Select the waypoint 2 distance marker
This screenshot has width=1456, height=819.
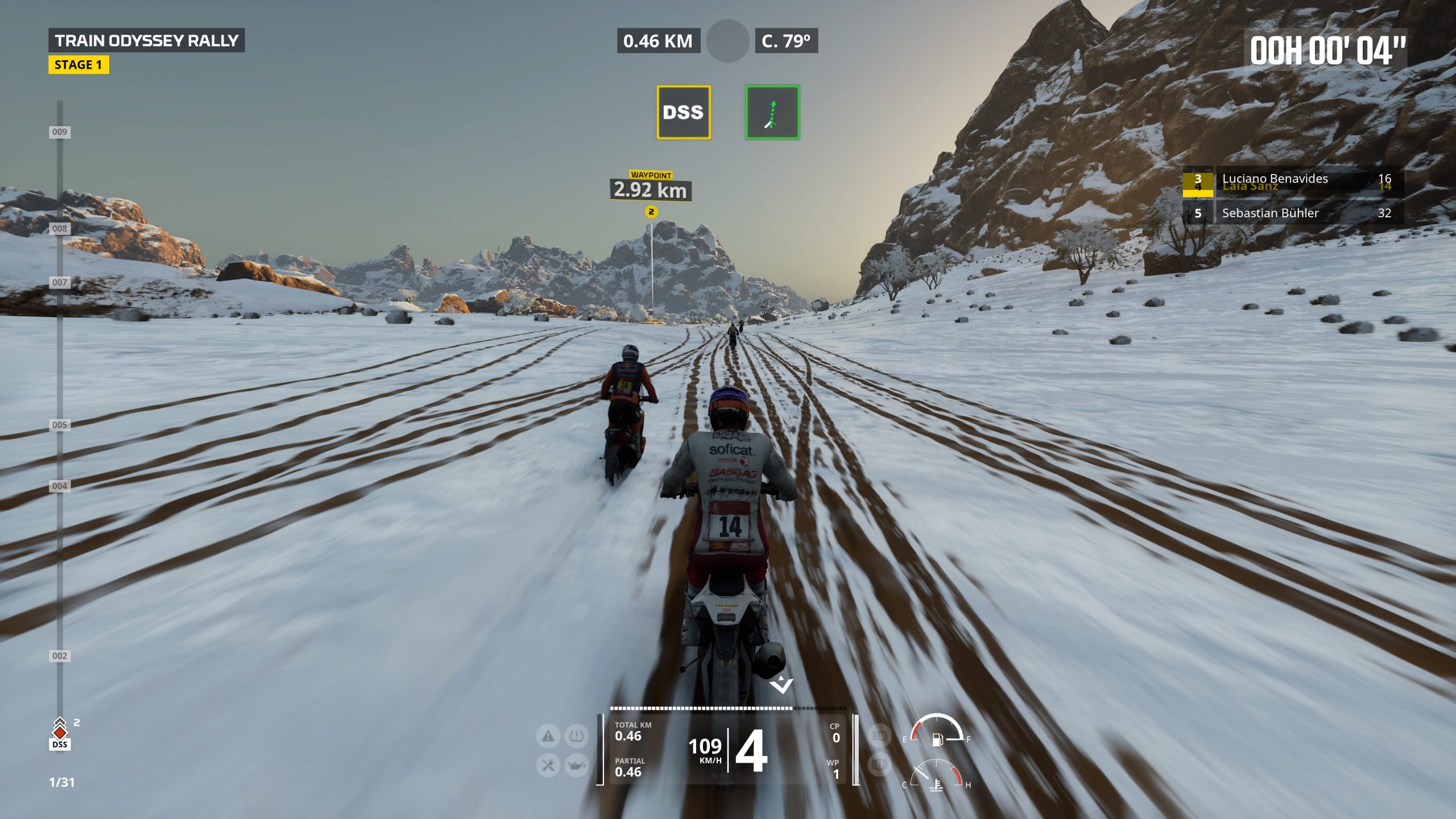651,189
